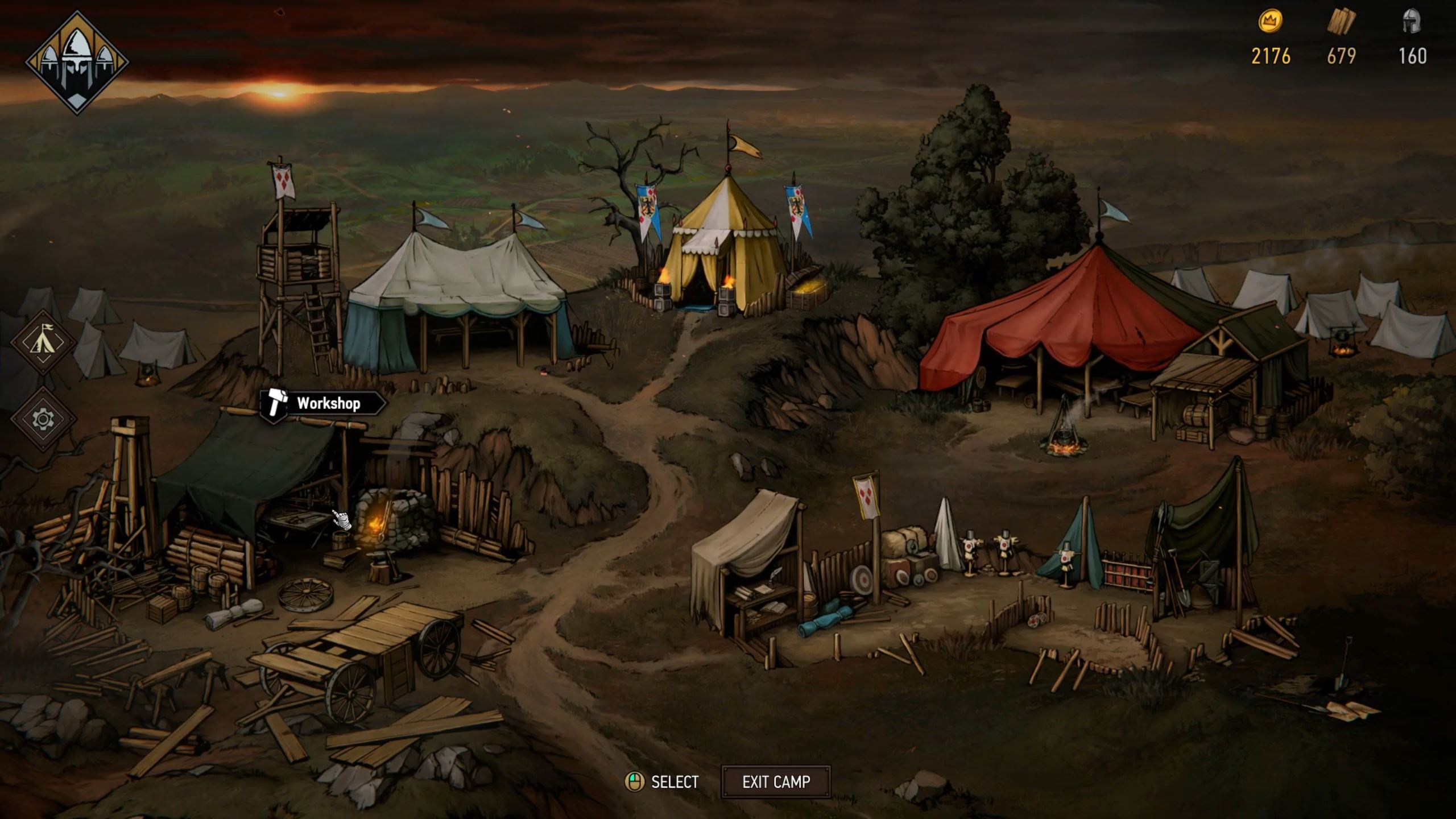Click the gold amount reading 2176
This screenshot has height=819, width=1456.
click(x=1272, y=57)
